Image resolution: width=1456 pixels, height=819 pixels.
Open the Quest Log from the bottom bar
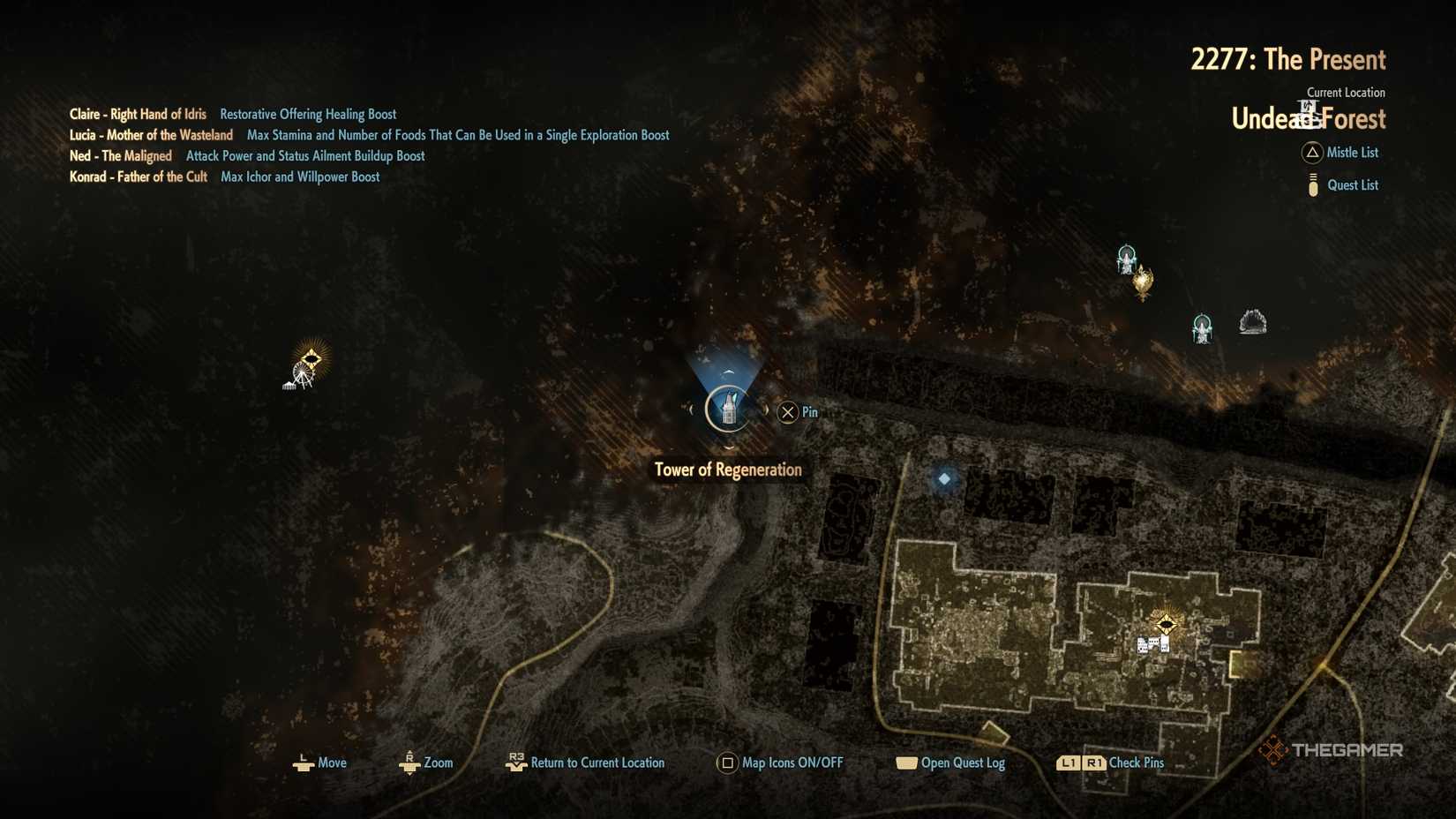[962, 762]
